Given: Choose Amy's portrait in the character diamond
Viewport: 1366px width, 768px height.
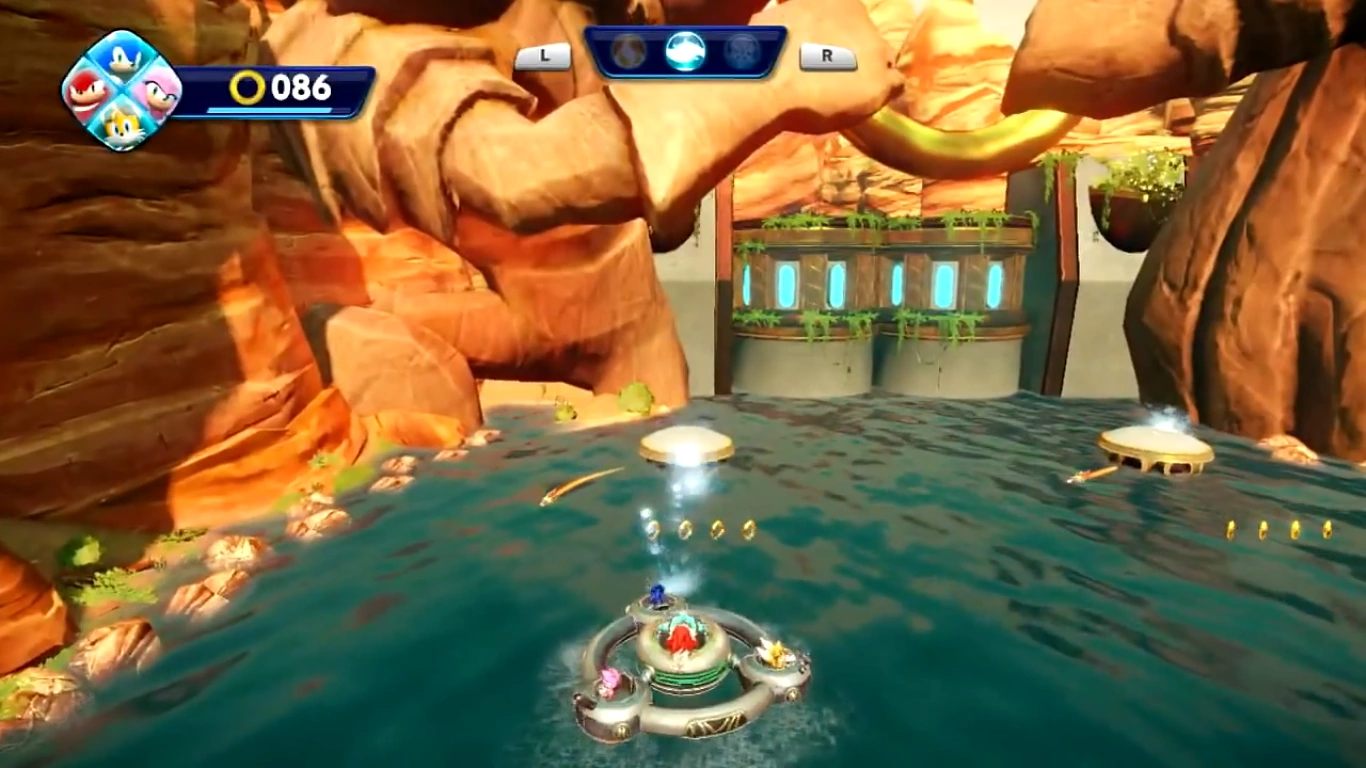Looking at the screenshot, I should tap(157, 93).
